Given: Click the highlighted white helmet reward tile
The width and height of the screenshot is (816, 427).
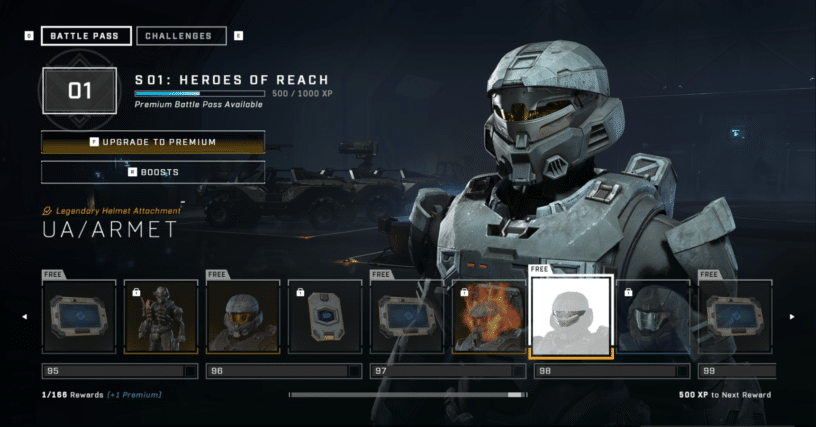Looking at the screenshot, I should pos(571,316).
